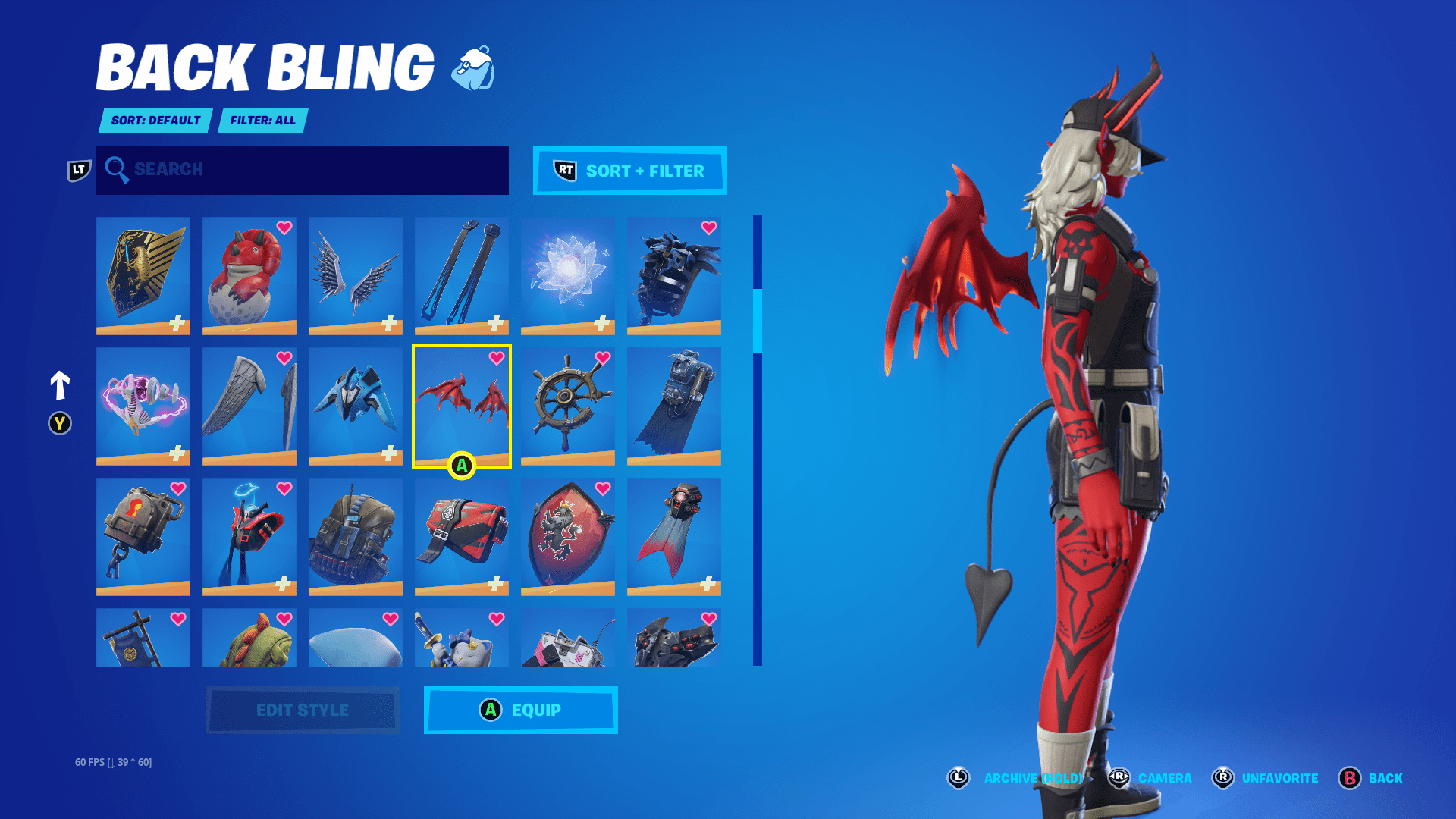This screenshot has height=819, width=1456.
Task: Open the Sort + Filter options
Action: click(x=629, y=171)
